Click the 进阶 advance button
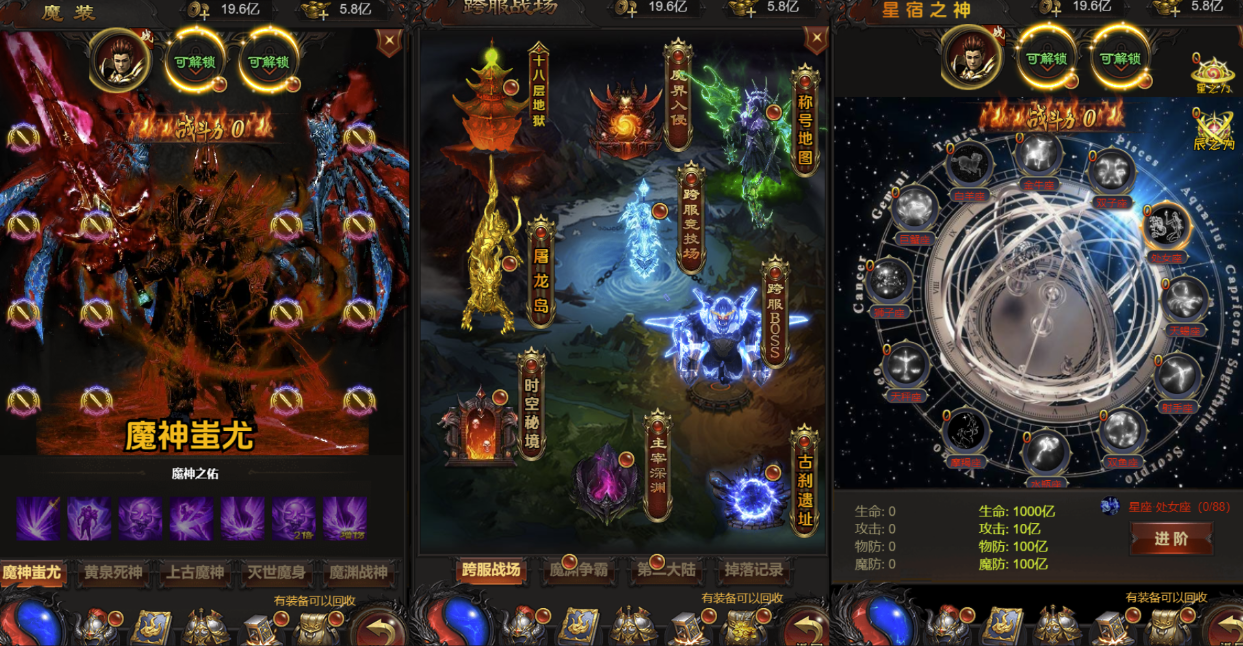Screen dimensions: 1243x646 click(x=1171, y=539)
